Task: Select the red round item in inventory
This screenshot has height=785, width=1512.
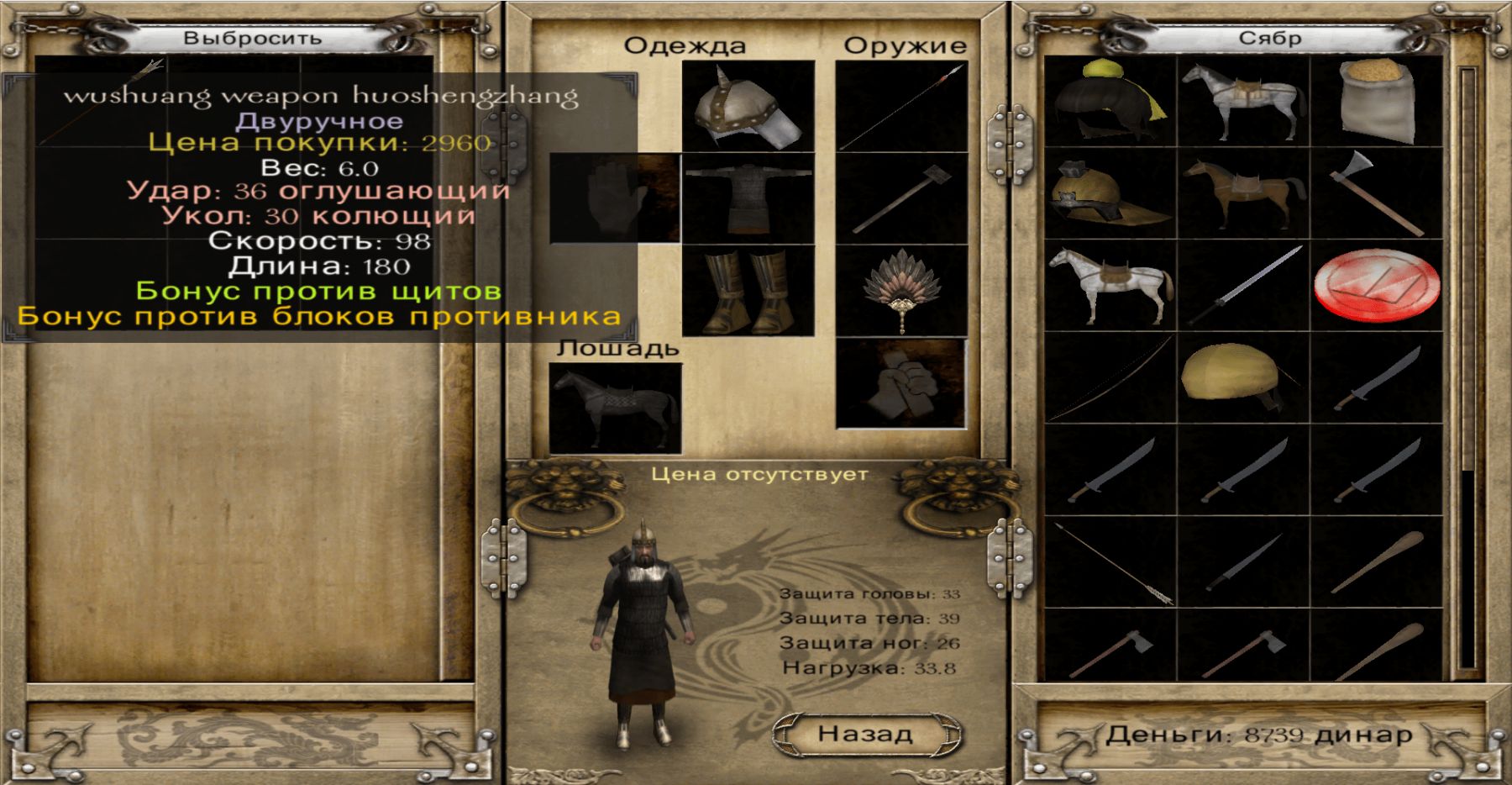Action: coord(1376,287)
